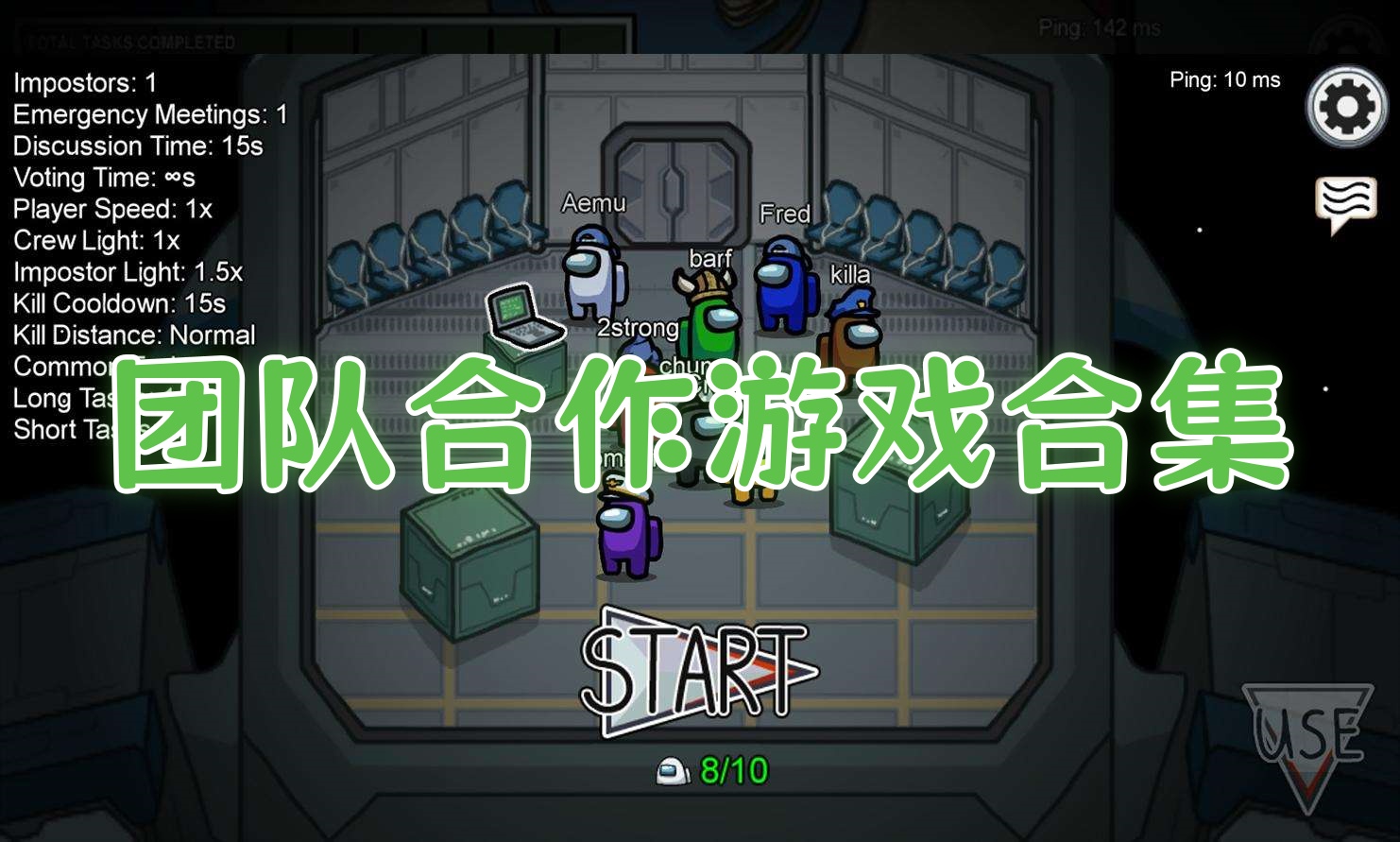Toggle the Impostors: 1 setting
This screenshot has height=842, width=1400.
(83, 83)
